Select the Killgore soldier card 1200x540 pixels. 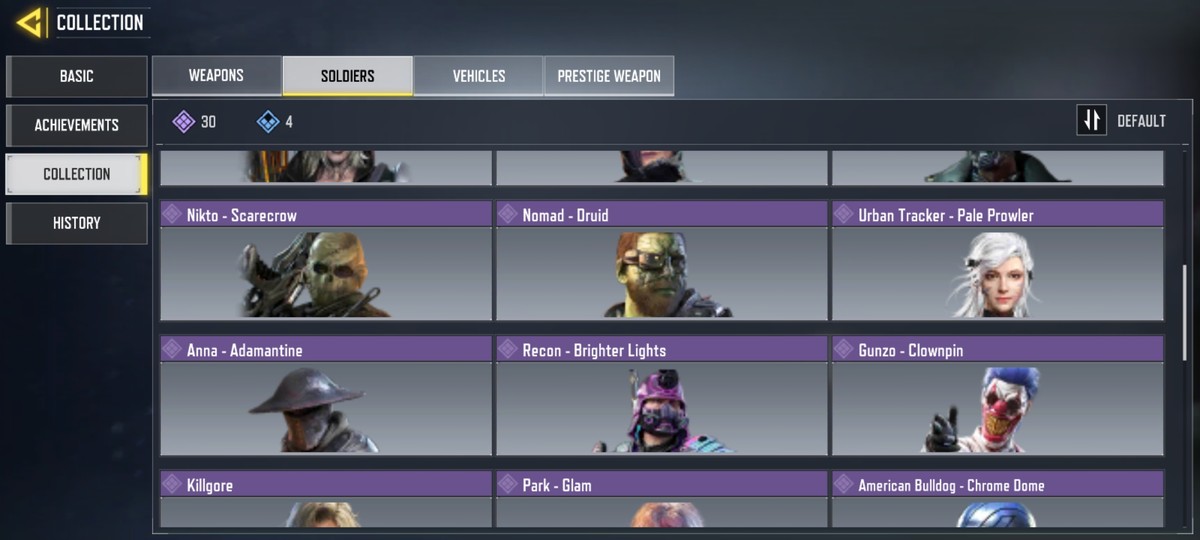click(x=326, y=499)
